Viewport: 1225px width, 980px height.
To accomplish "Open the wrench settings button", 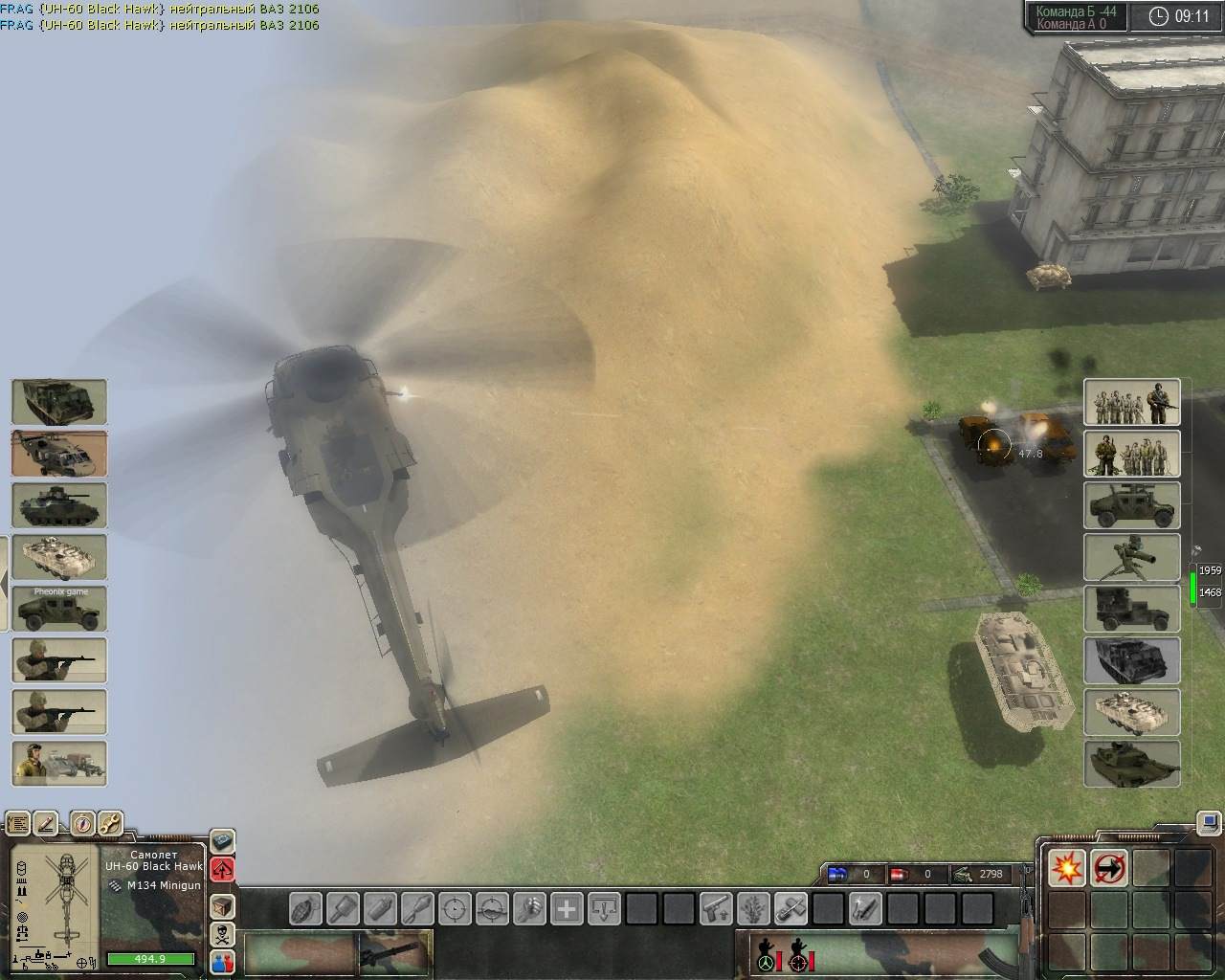I will pyautogui.click(x=110, y=823).
